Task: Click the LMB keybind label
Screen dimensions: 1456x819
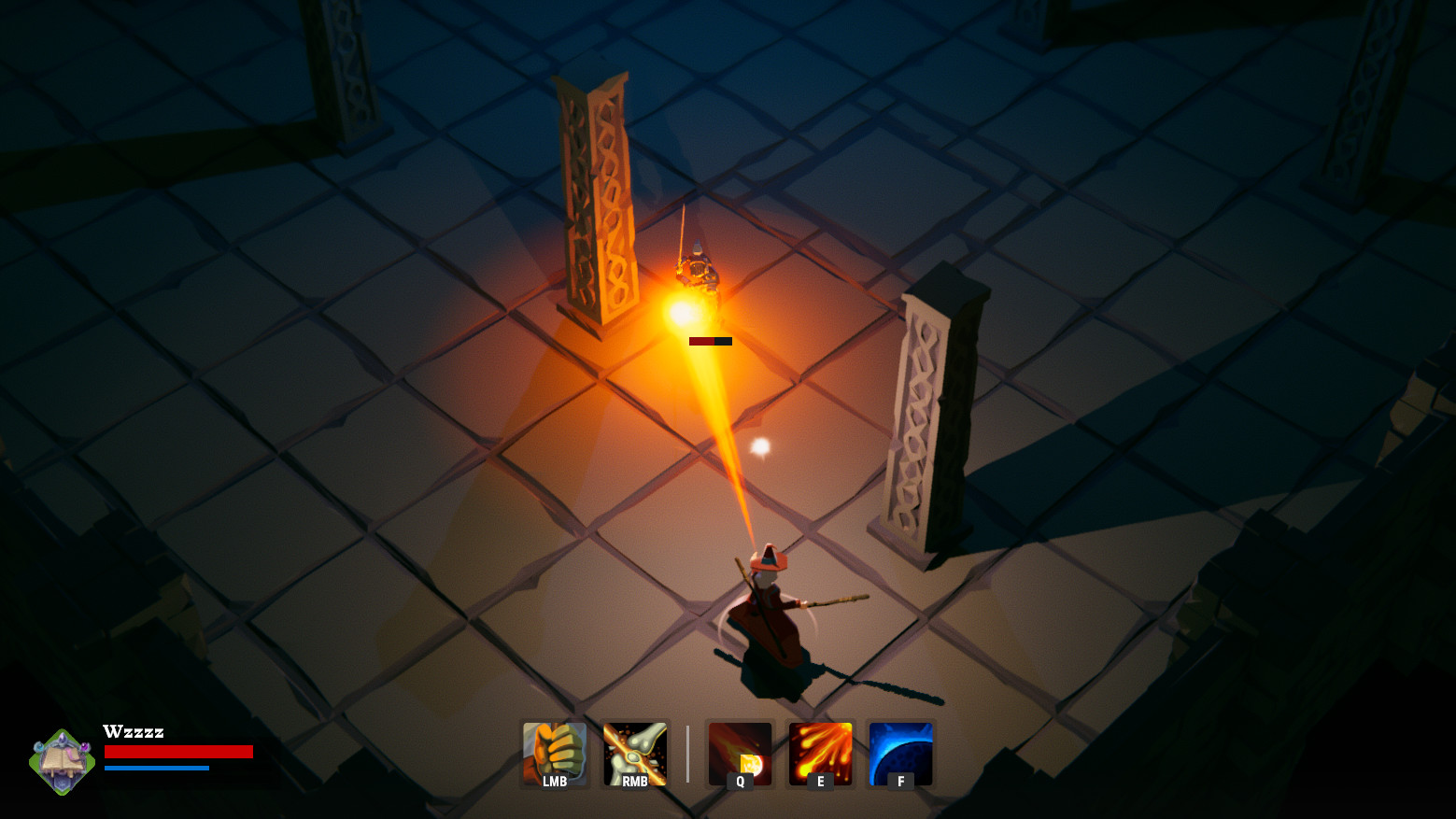Action: [554, 783]
